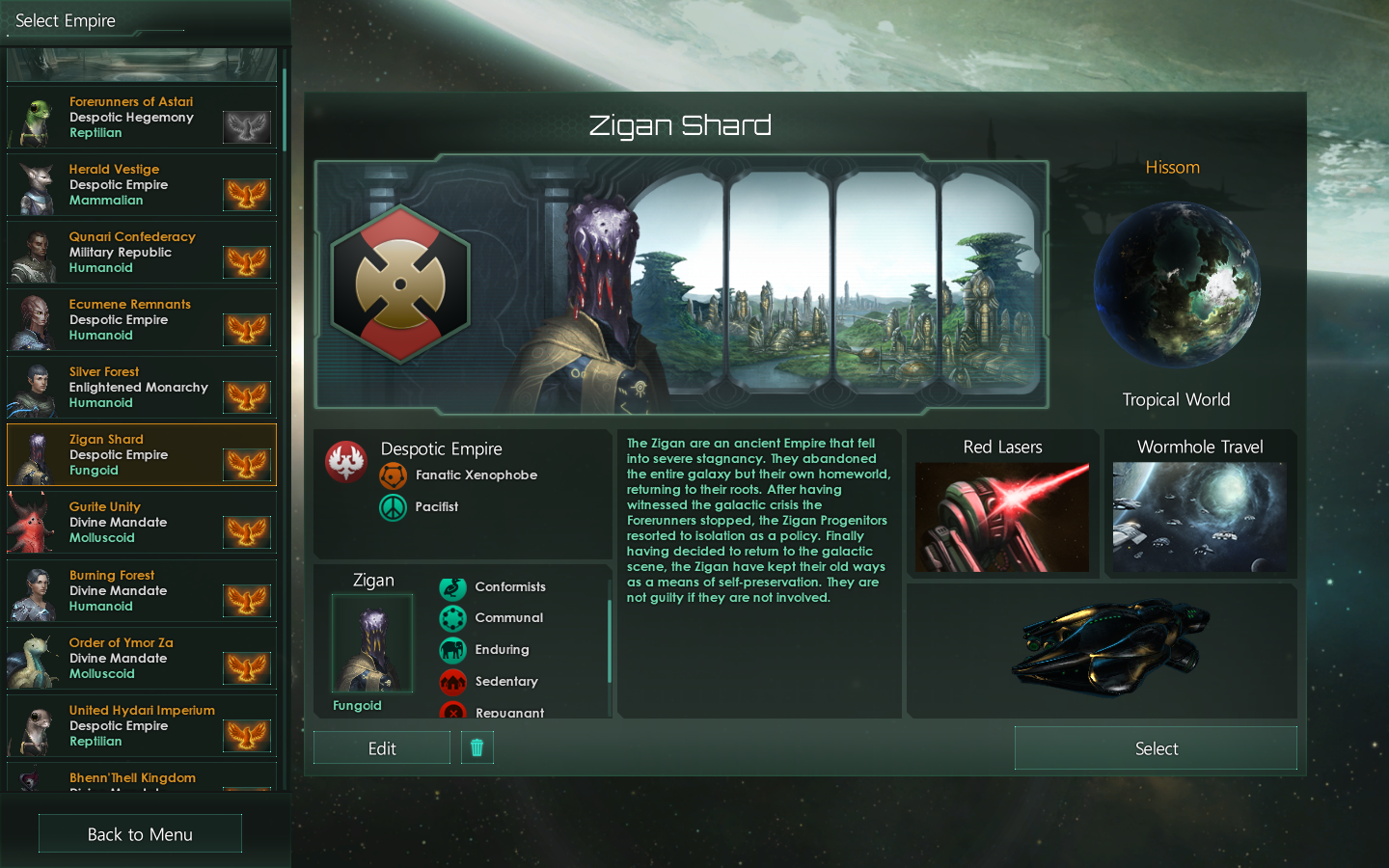Screen dimensions: 1389x868
Task: Delete empire using the trash can icon
Action: [477, 747]
